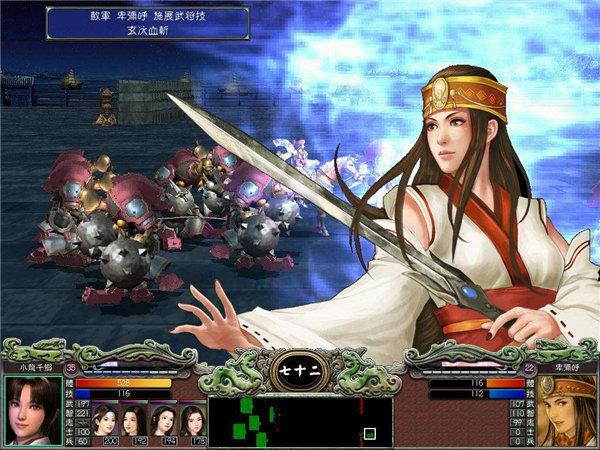Select the 小殷千鄉 commander portrait
Image resolution: width=600 pixels, height=450 pixels.
point(31,409)
